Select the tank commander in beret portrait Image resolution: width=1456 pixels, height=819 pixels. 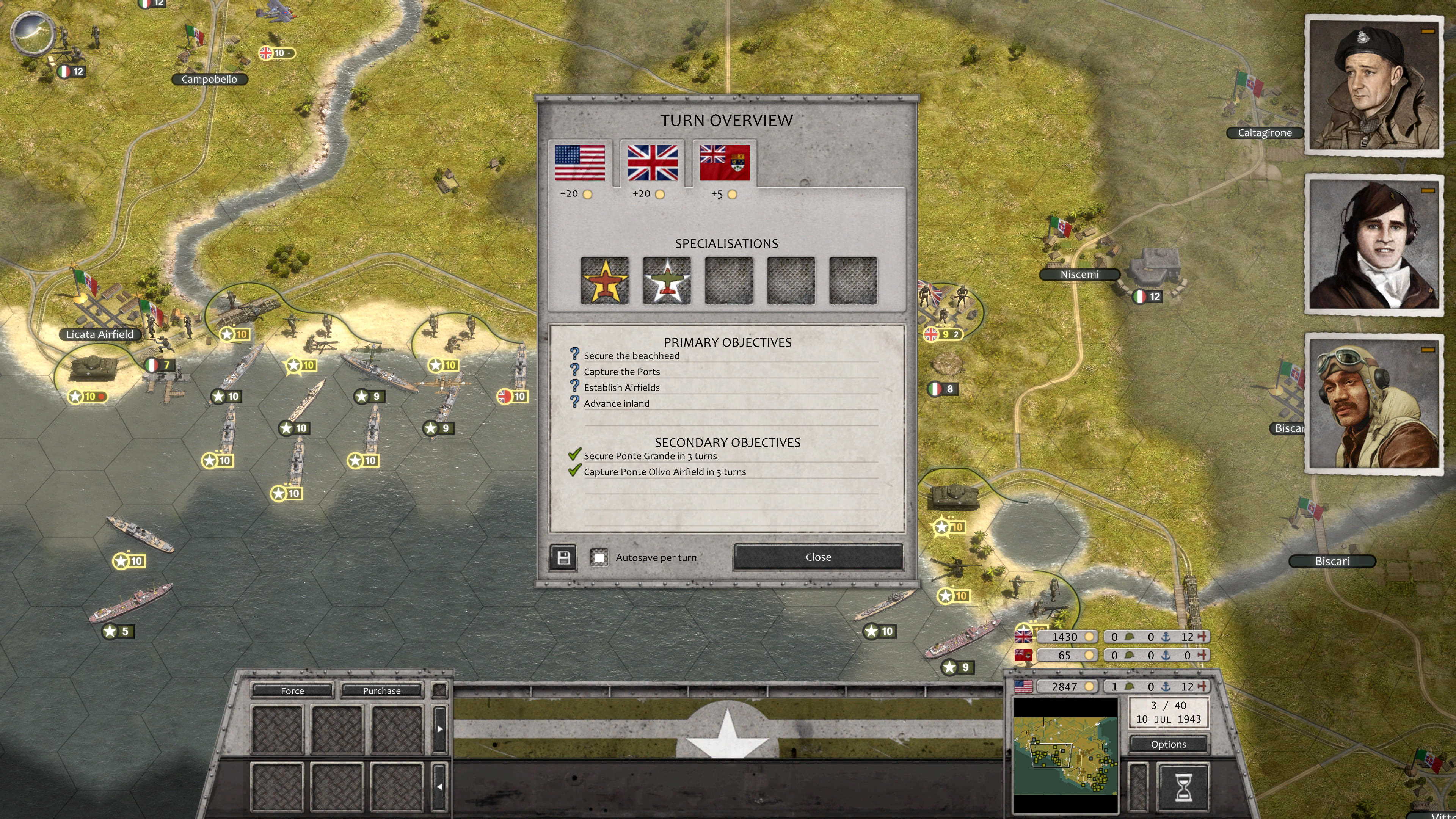(1374, 85)
